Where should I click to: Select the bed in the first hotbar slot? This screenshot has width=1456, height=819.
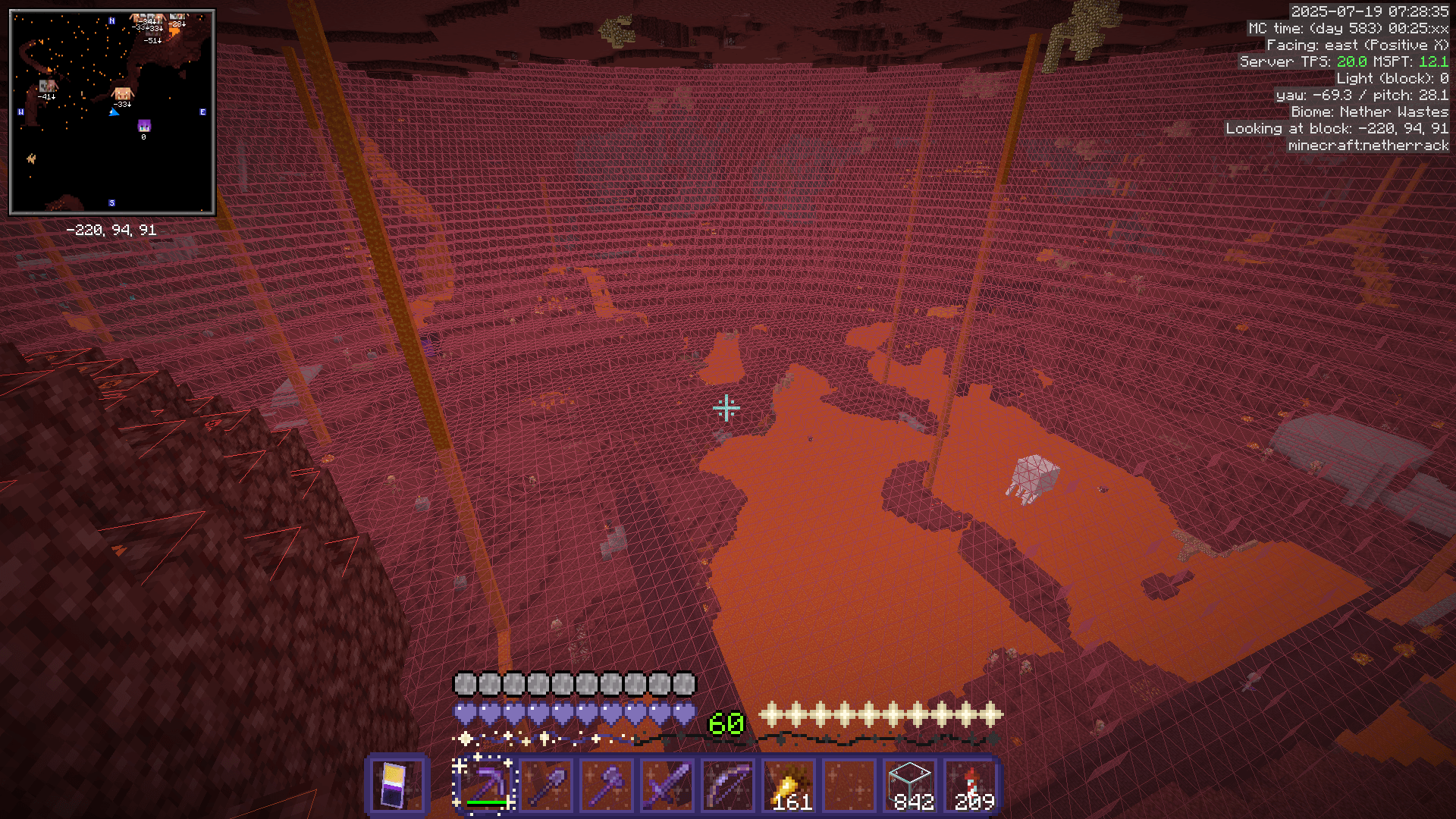click(x=397, y=785)
